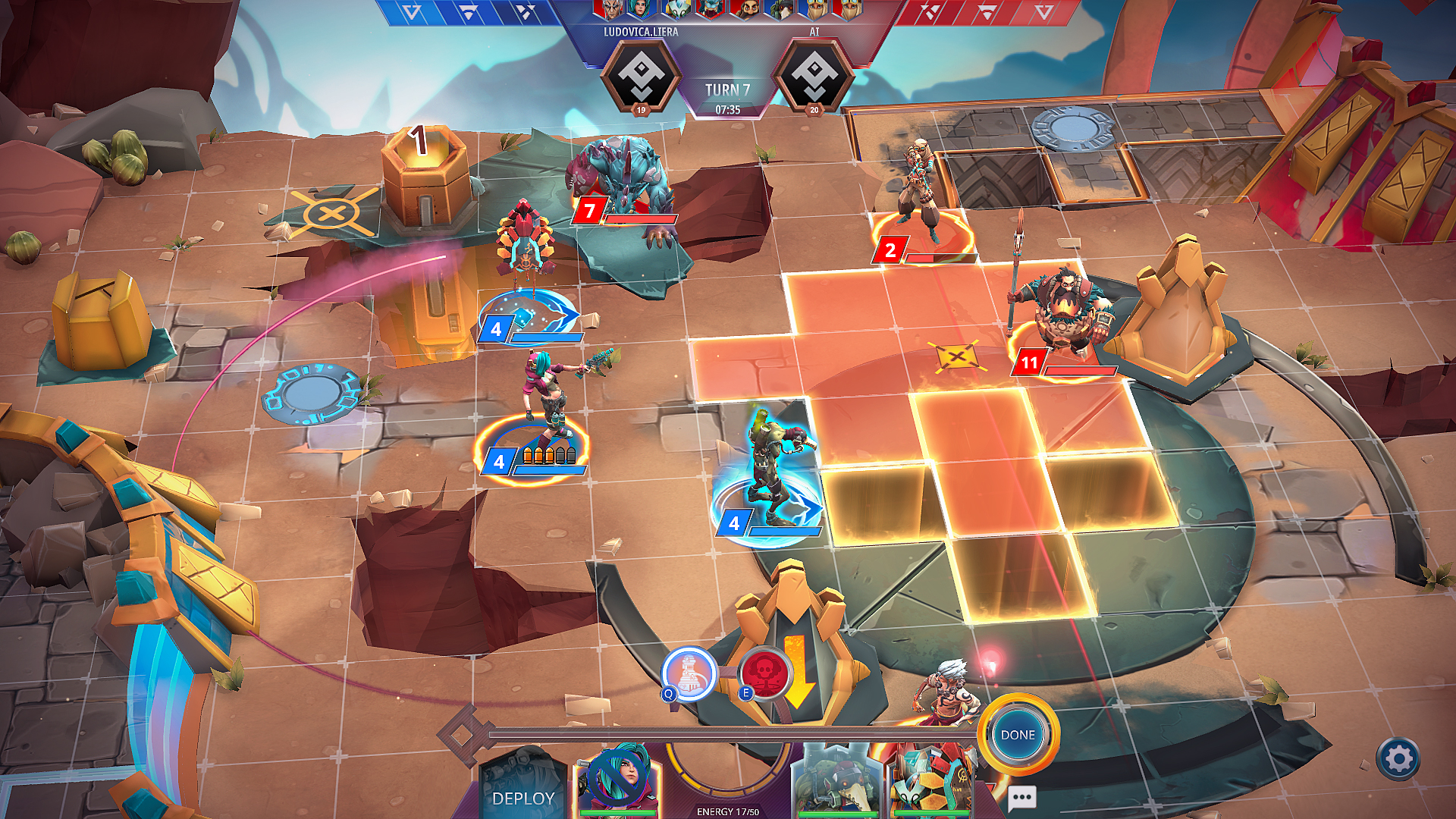This screenshot has height=819, width=1456.
Task: Open the chat message bubble
Action: tap(1021, 798)
